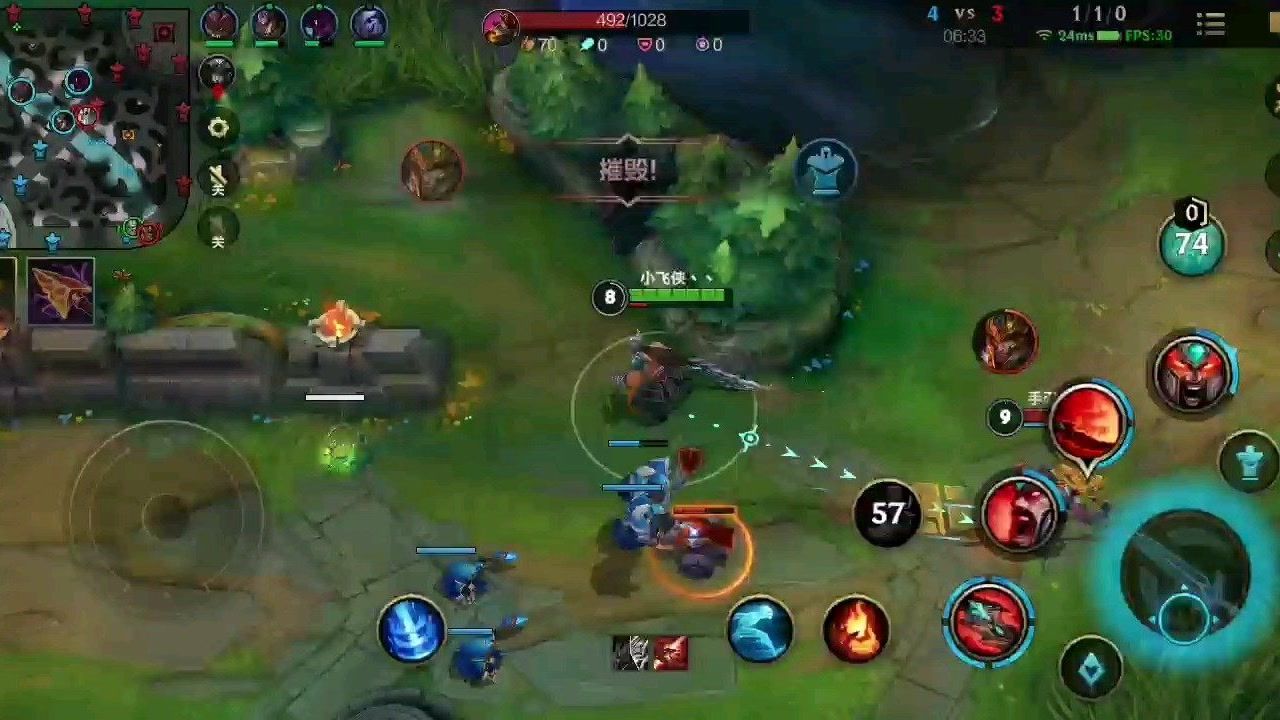Expand the scoreboard list icon top right
The image size is (1280, 720).
(1210, 24)
